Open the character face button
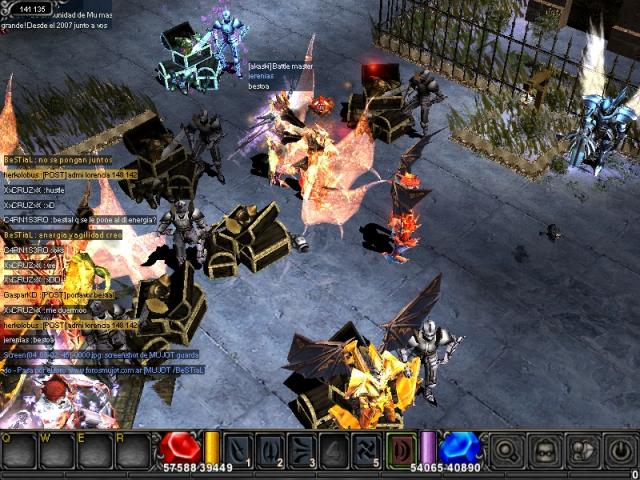Screen dimensions: 640x480 [544, 450]
